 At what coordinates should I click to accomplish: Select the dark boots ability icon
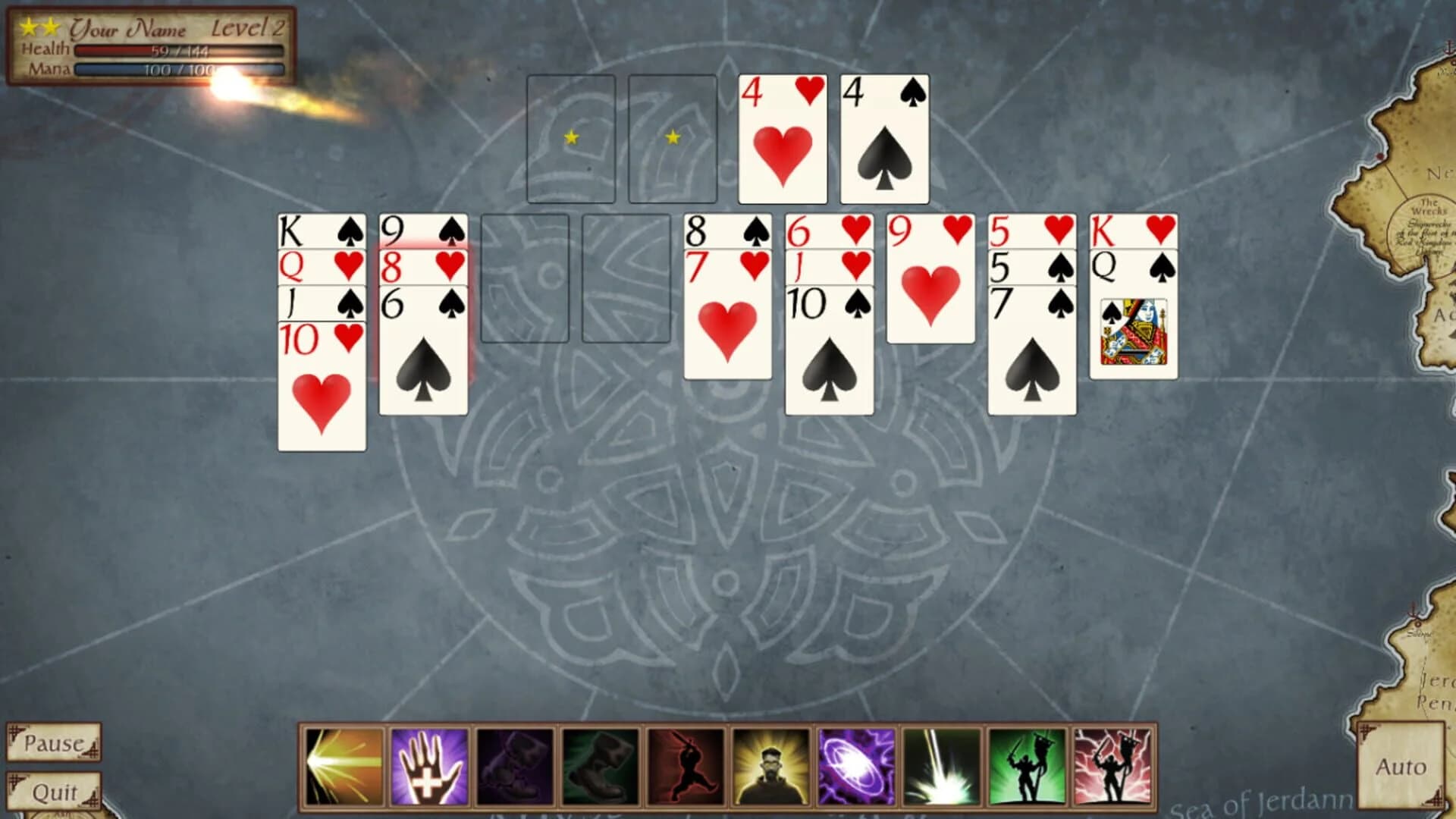513,766
